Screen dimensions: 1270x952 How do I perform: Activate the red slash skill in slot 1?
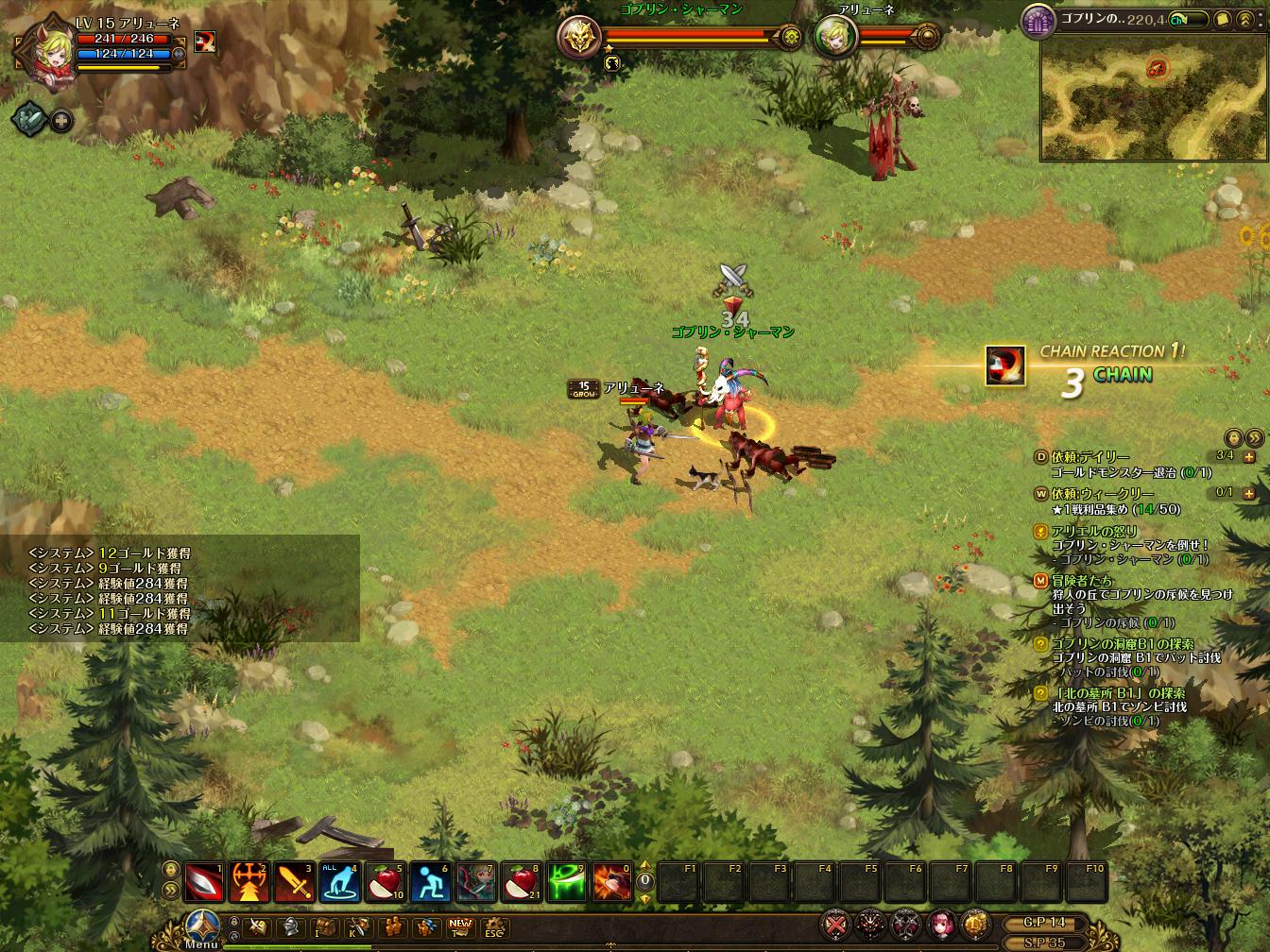click(204, 883)
